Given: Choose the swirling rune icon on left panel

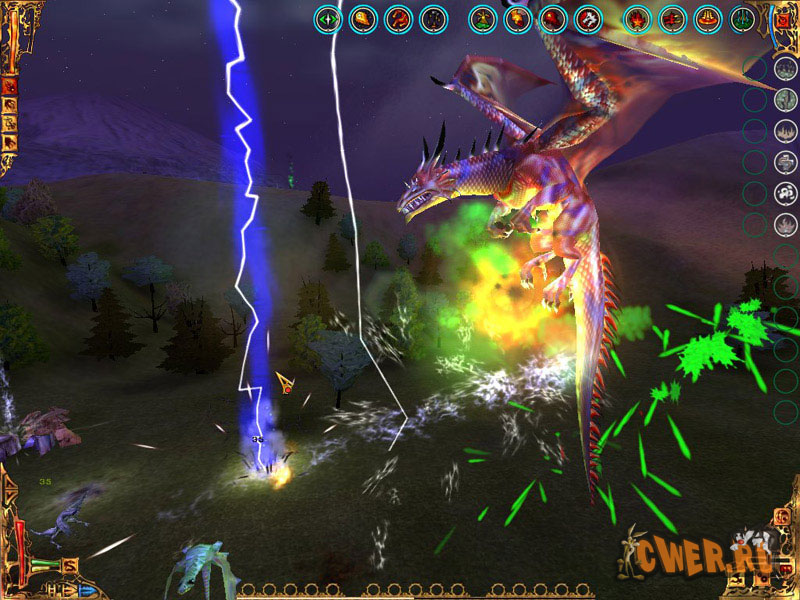Looking at the screenshot, I should tap(9, 124).
